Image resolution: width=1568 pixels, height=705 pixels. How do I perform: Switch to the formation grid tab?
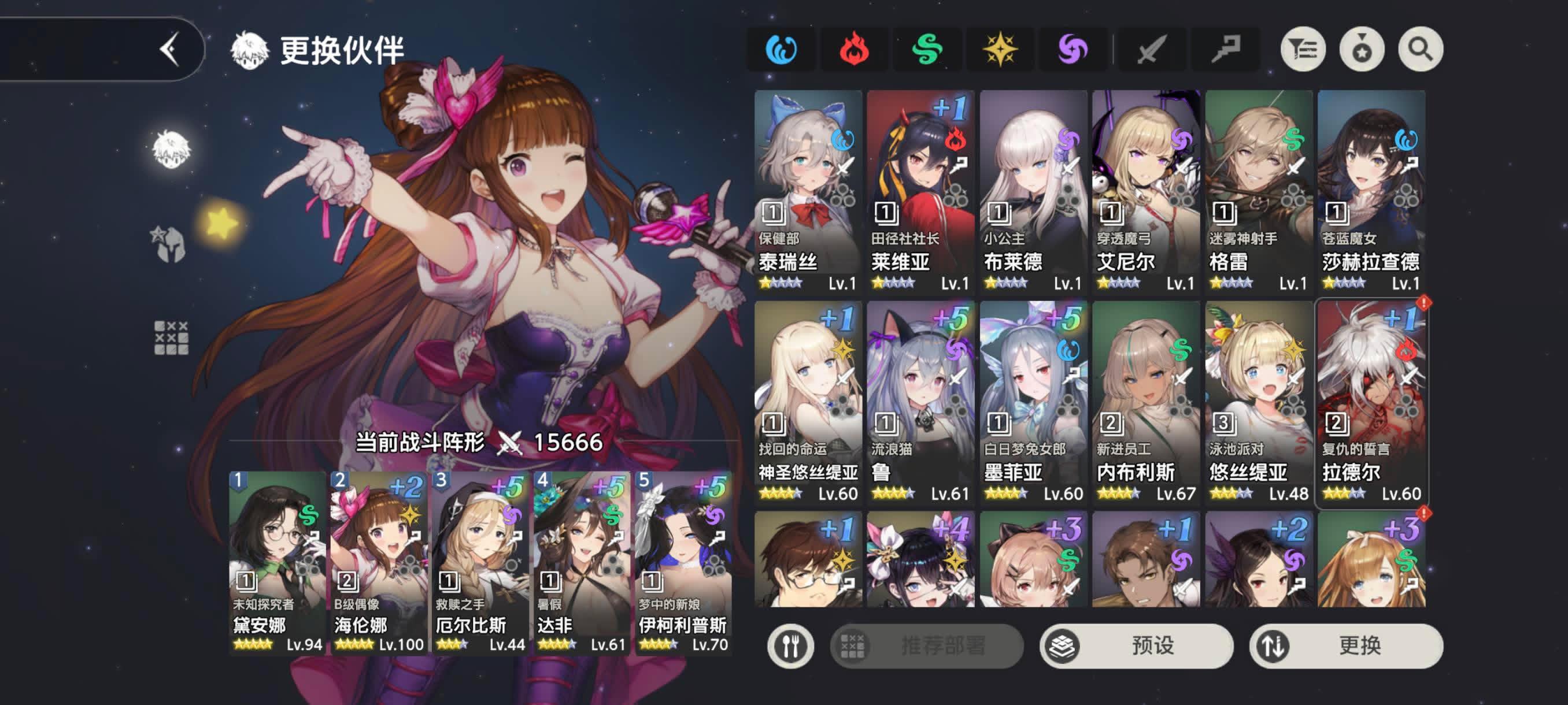pyautogui.click(x=171, y=337)
